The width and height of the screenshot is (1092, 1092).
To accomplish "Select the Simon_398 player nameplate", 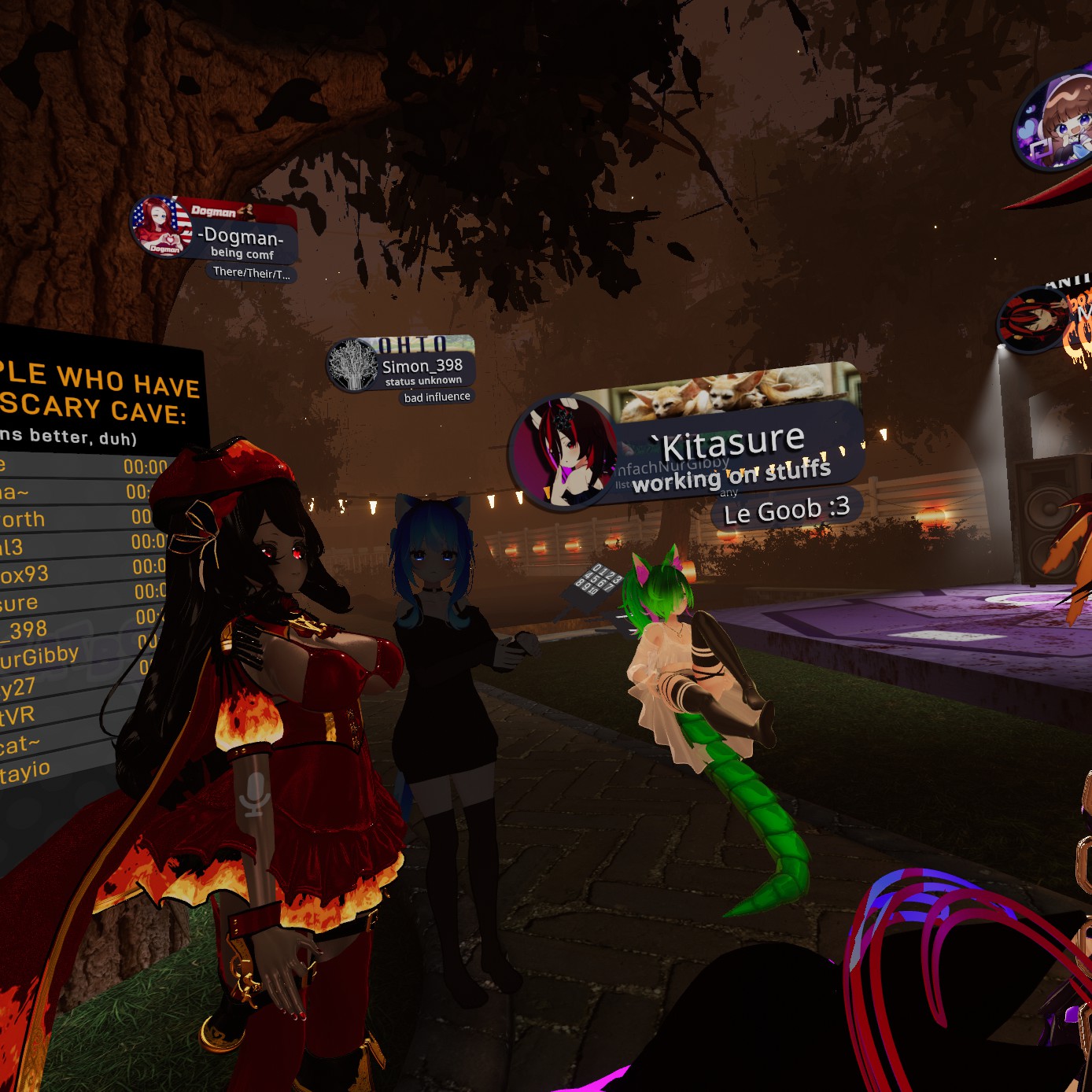I will click(x=422, y=366).
